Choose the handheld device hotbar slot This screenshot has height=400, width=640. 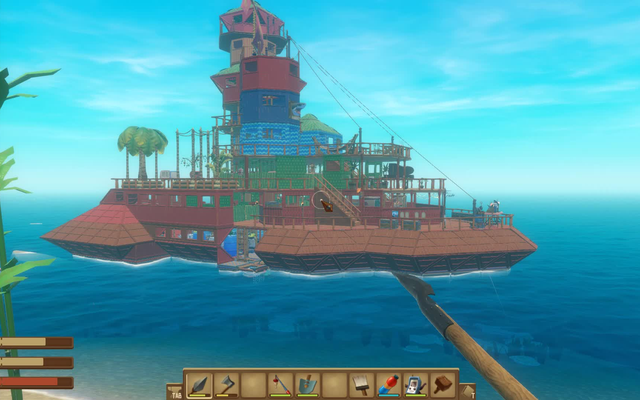coord(415,384)
